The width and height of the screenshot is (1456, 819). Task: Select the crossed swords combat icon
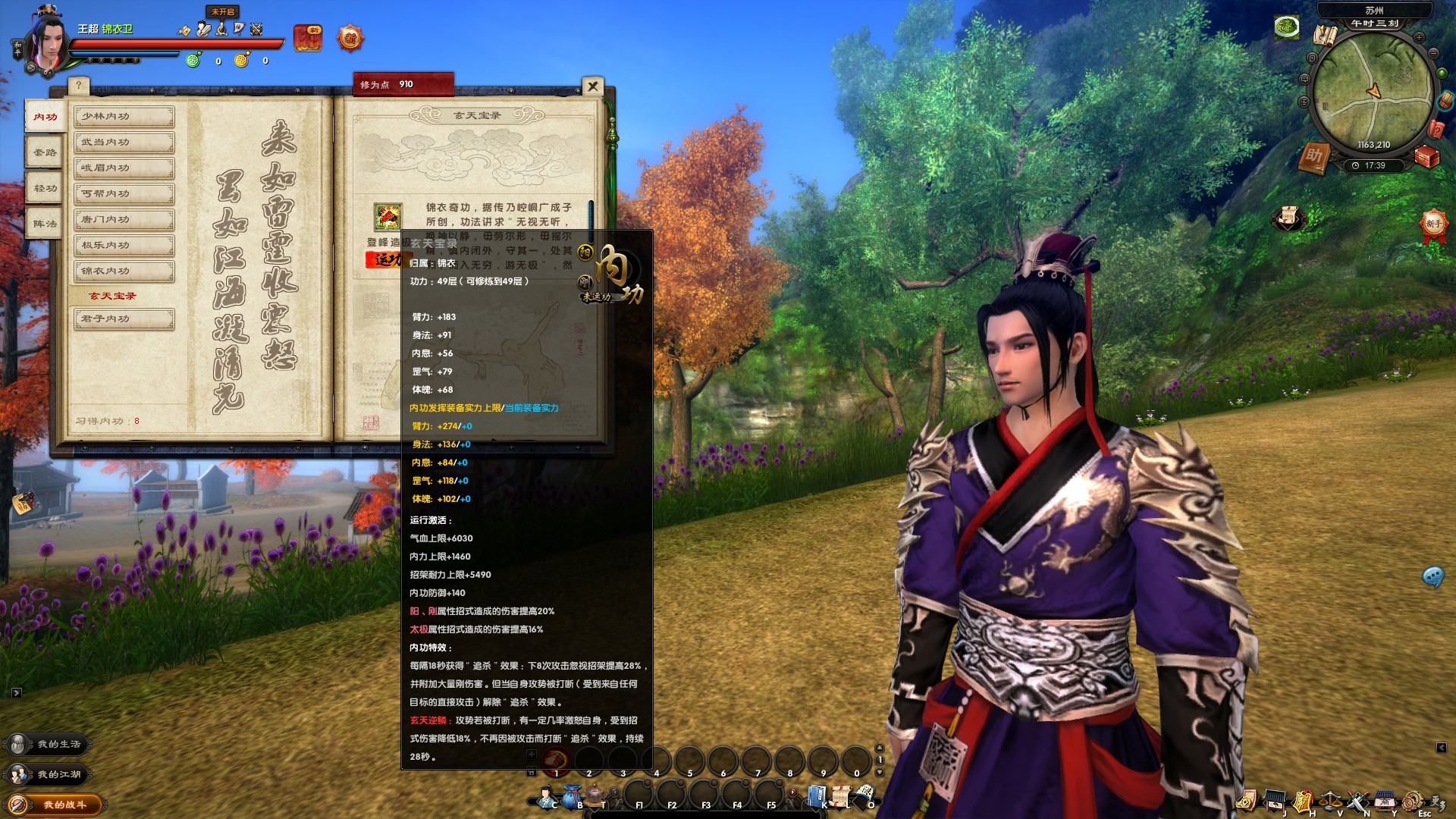pyautogui.click(x=1358, y=800)
